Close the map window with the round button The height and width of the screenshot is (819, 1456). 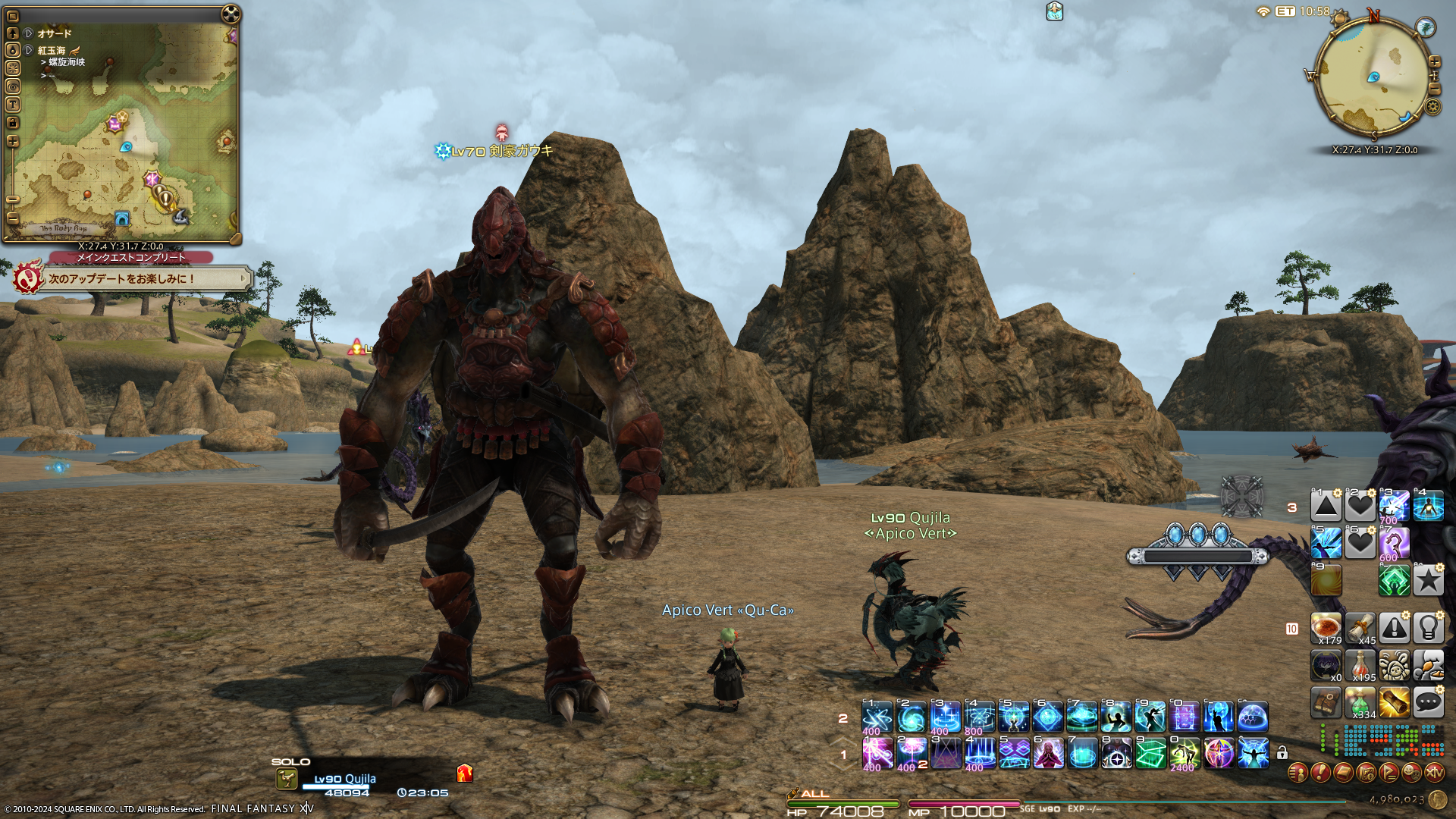pyautogui.click(x=231, y=14)
